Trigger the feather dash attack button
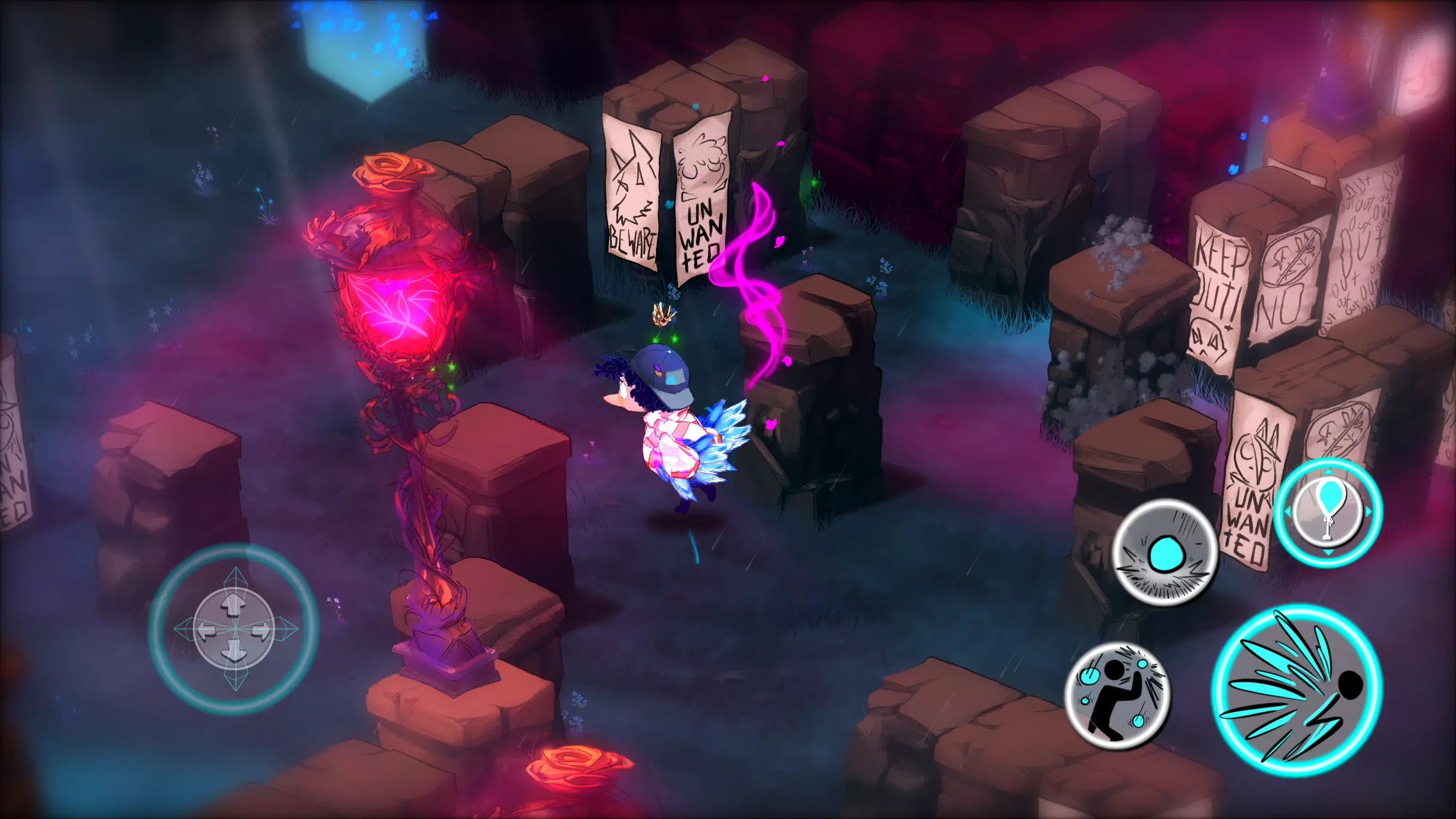 coord(1297,691)
